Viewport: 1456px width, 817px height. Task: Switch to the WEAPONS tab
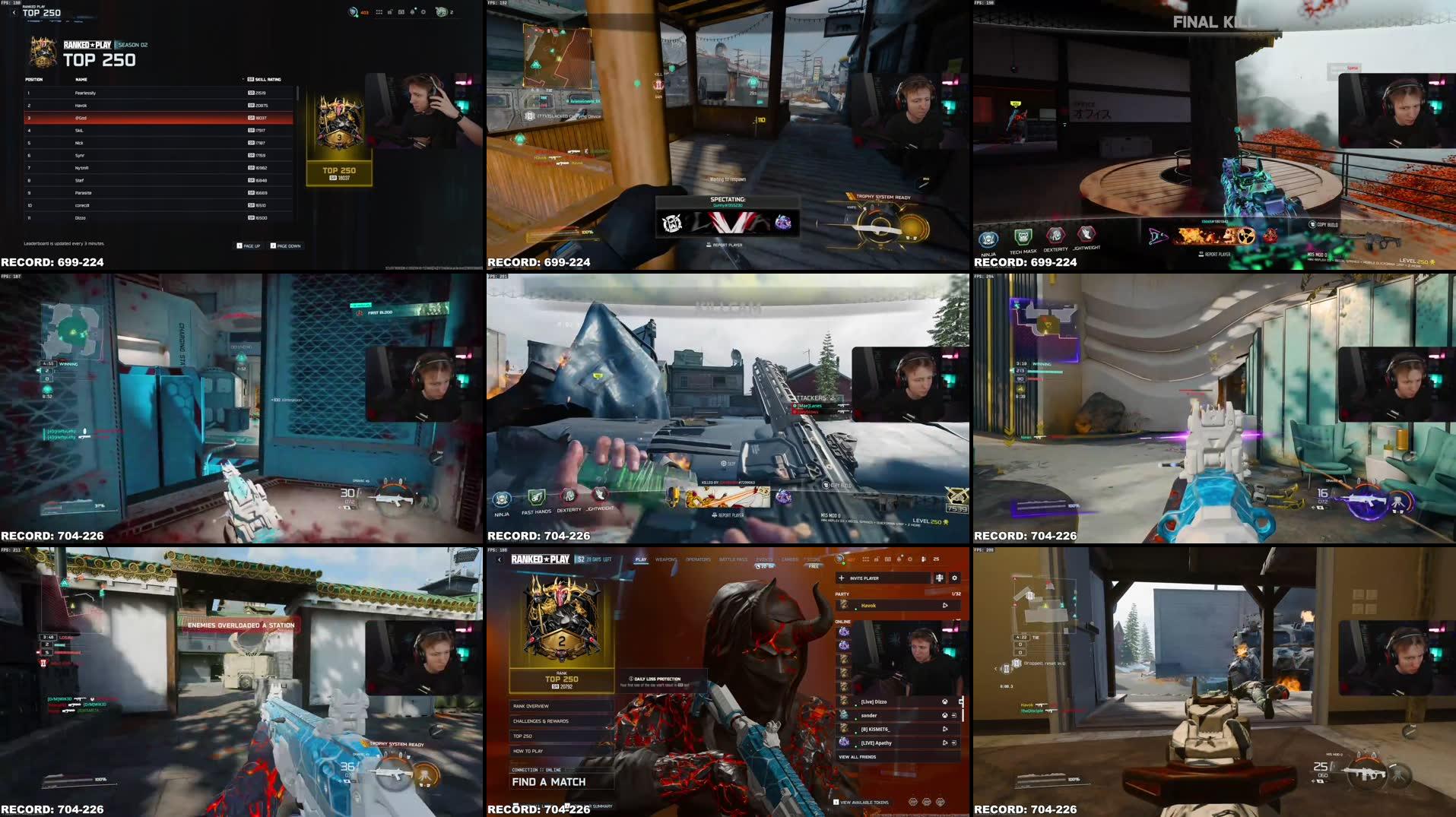[x=666, y=559]
